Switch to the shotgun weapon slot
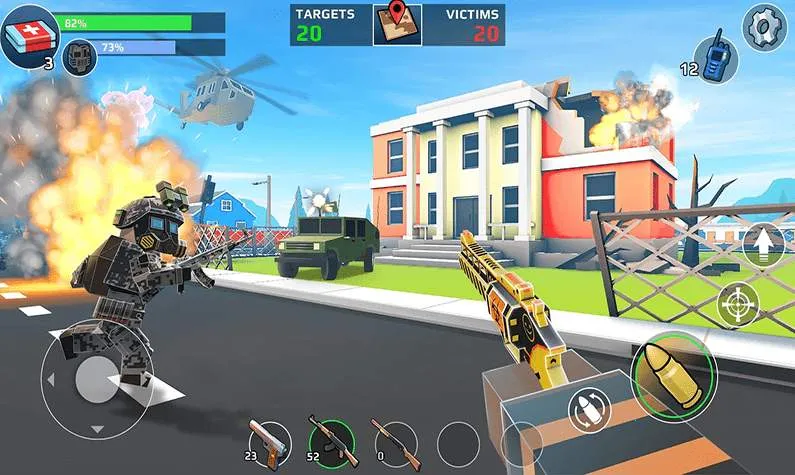This screenshot has width=795, height=475. (390, 440)
